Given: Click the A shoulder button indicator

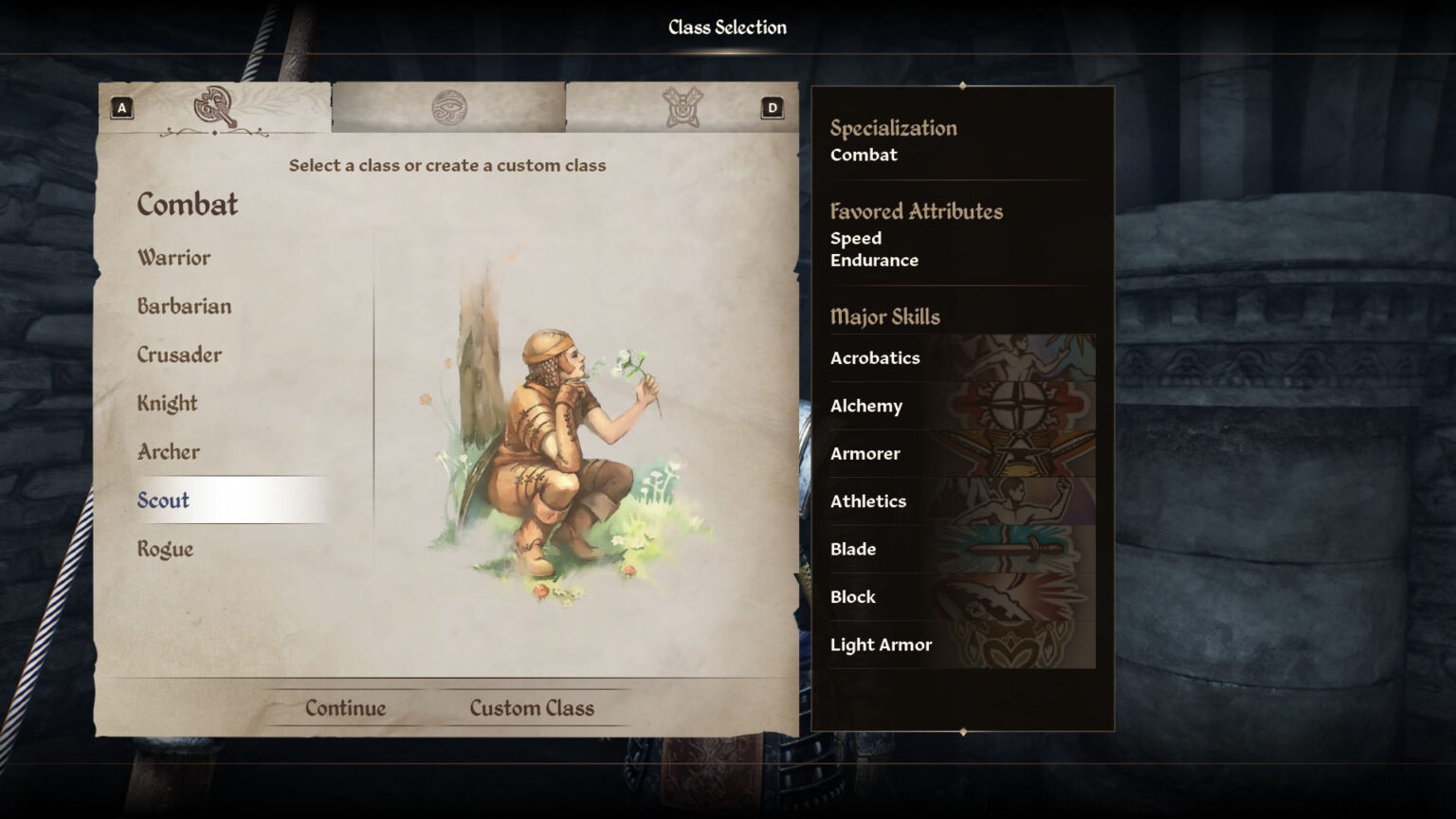Looking at the screenshot, I should 120,107.
